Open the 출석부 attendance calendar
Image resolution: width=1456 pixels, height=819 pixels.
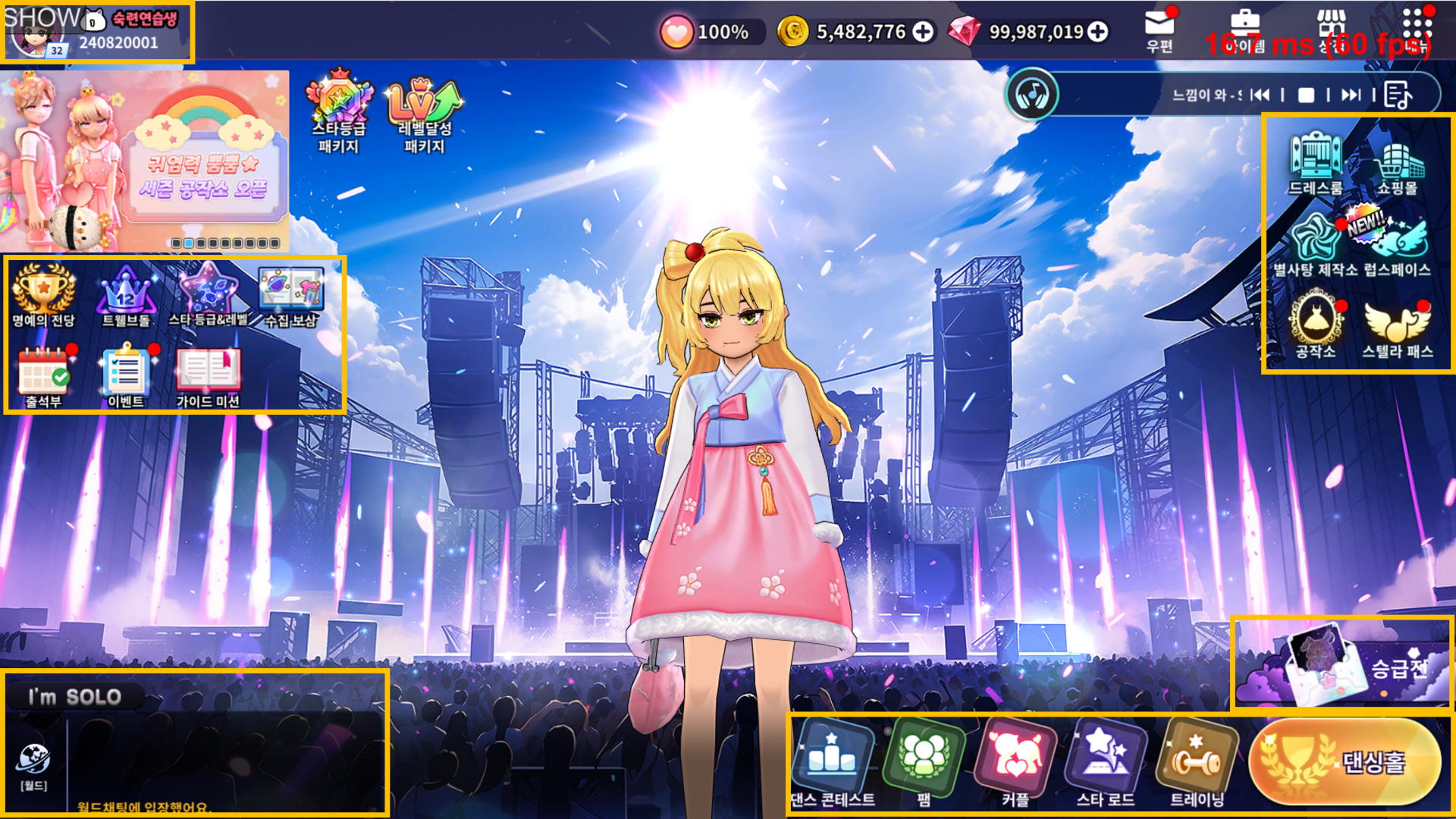43,377
